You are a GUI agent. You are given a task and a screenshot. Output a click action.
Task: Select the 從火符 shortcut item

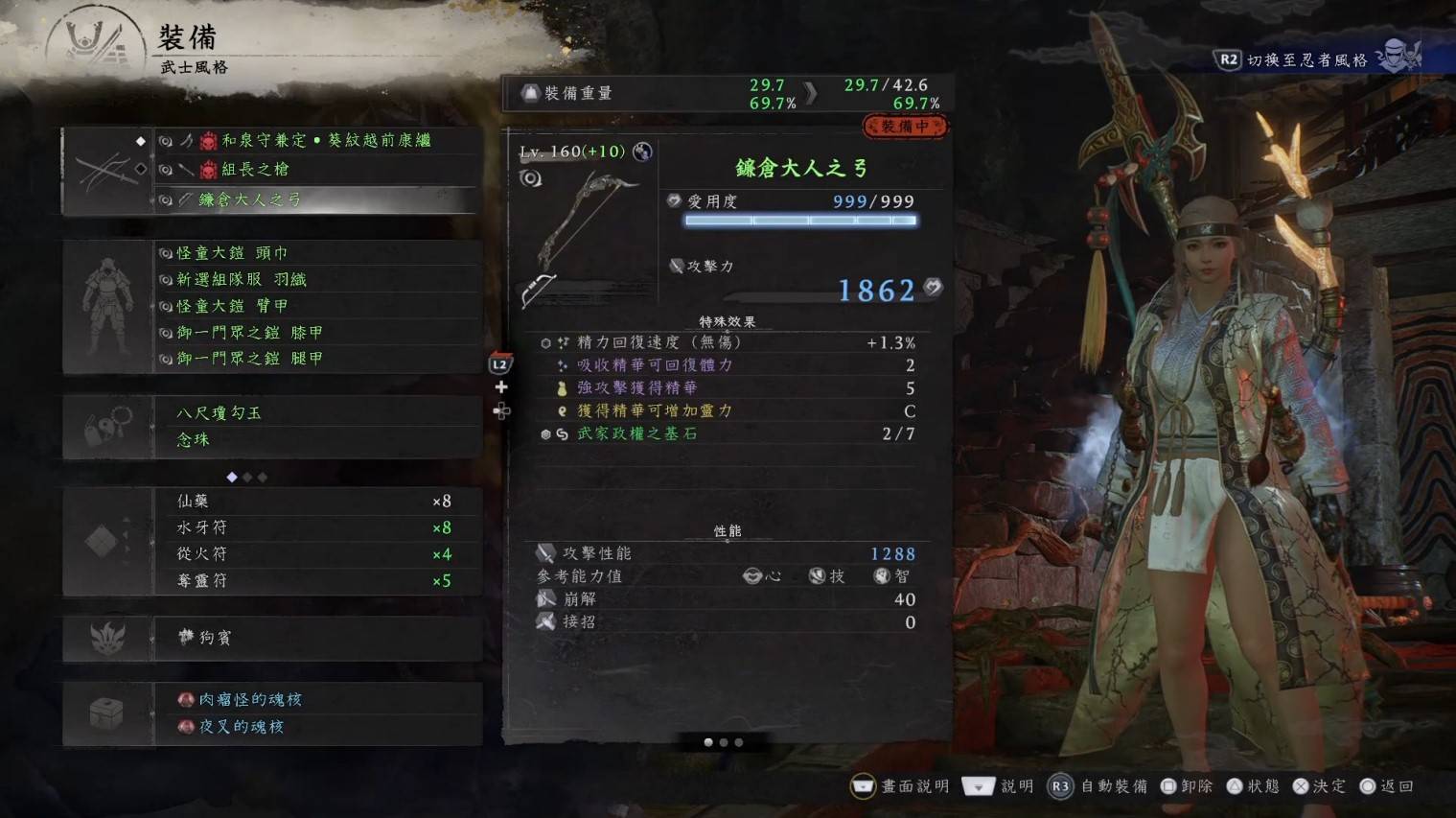(202, 554)
